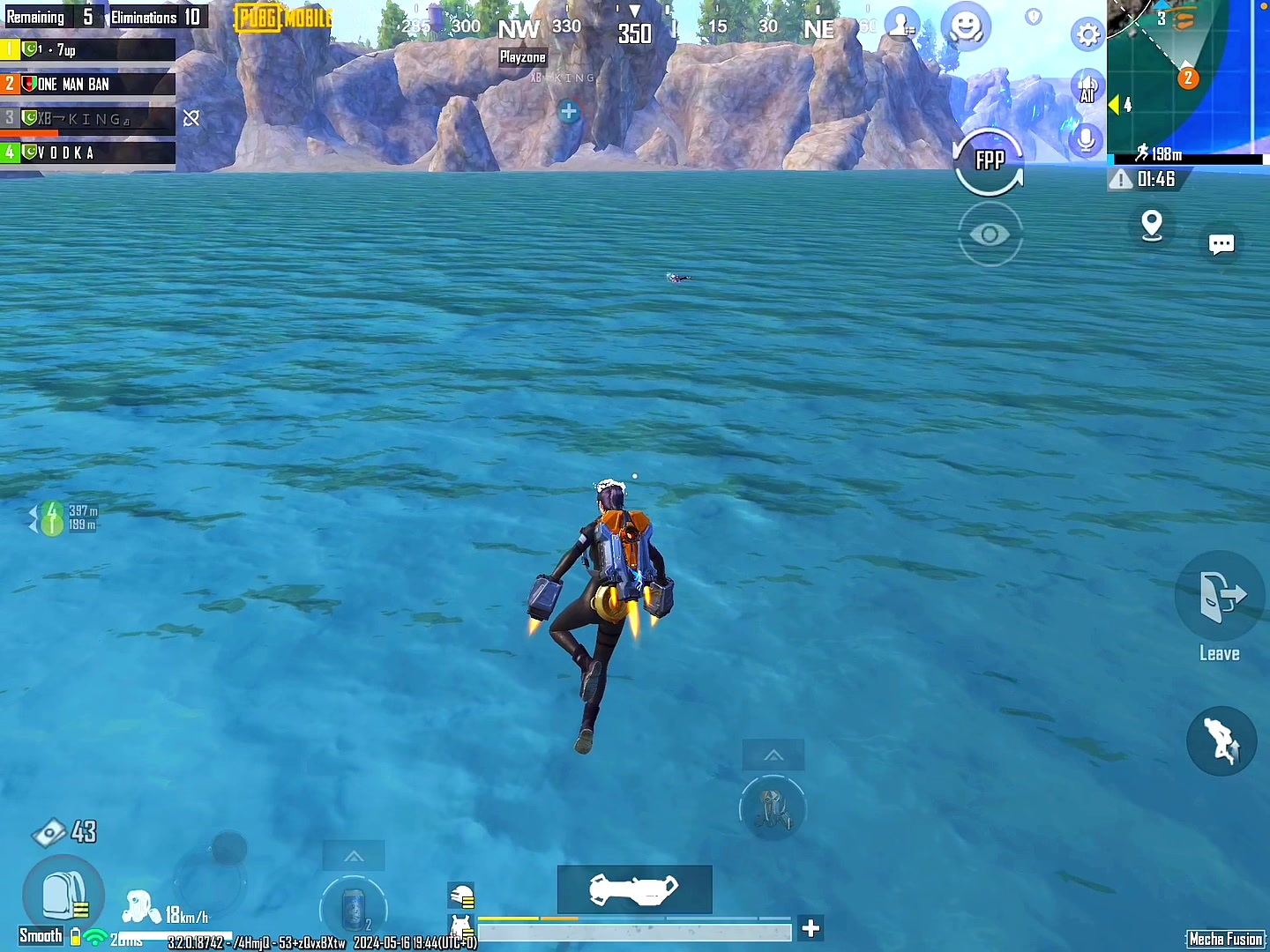
Task: Open the quick chat speech bubble
Action: 1221,244
